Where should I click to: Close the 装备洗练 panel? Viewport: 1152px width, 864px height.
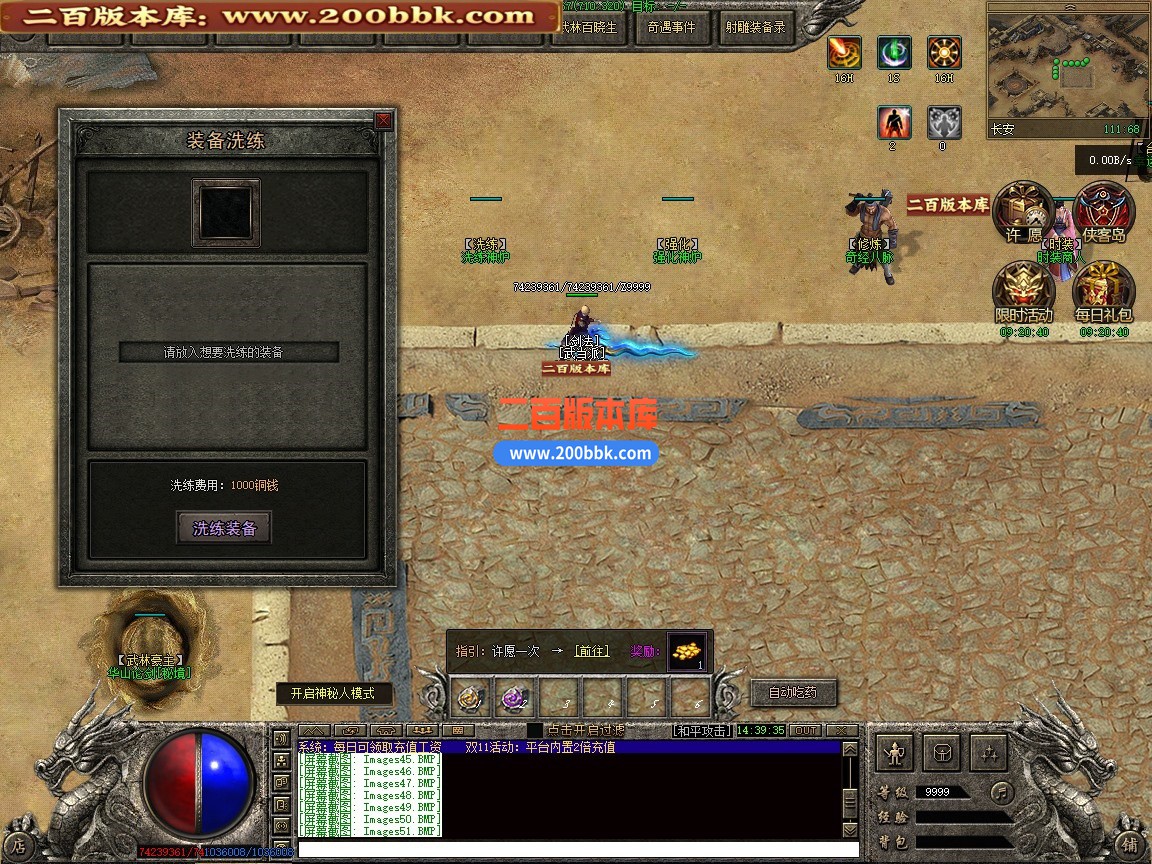pos(383,121)
